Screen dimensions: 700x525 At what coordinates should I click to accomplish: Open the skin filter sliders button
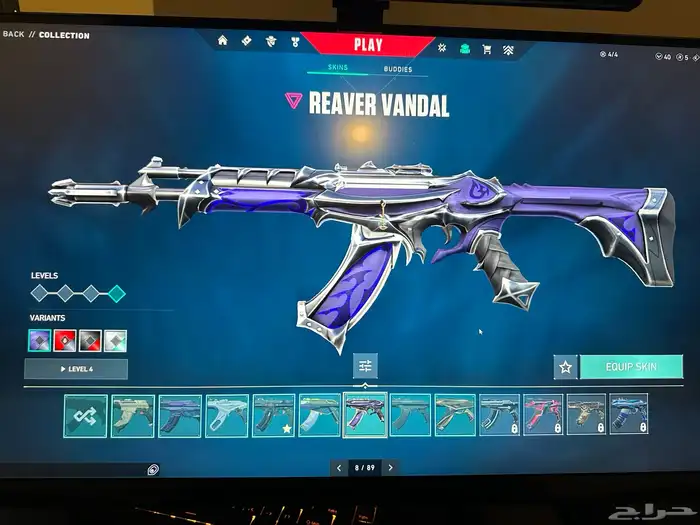click(365, 366)
